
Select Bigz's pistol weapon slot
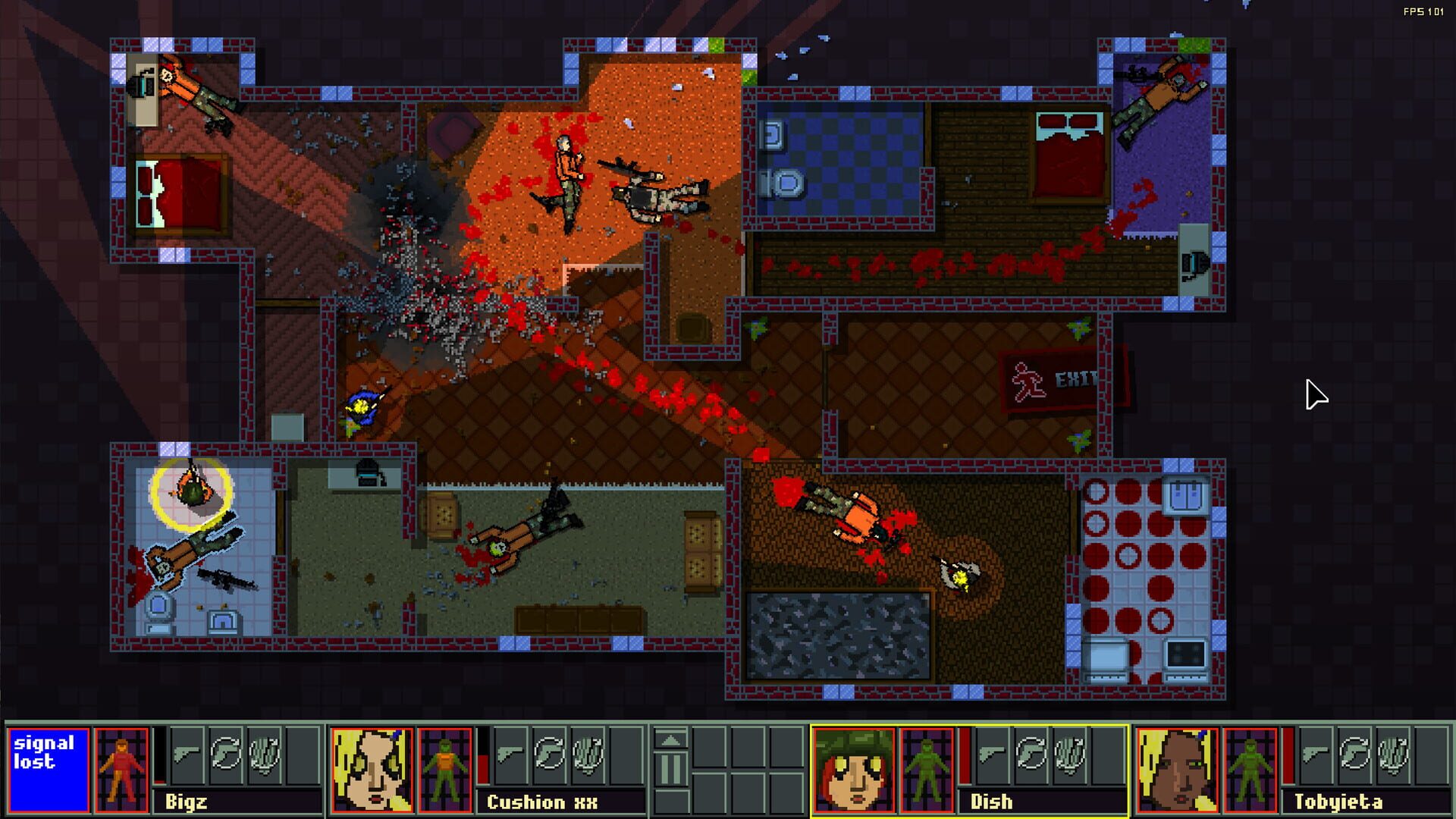click(186, 752)
